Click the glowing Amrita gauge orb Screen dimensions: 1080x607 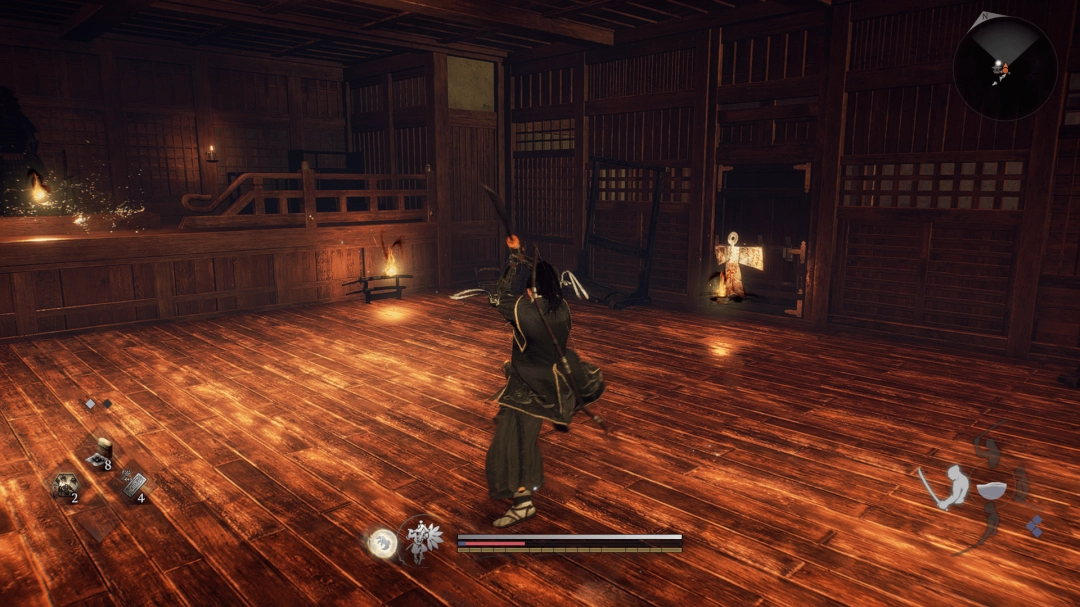(381, 543)
